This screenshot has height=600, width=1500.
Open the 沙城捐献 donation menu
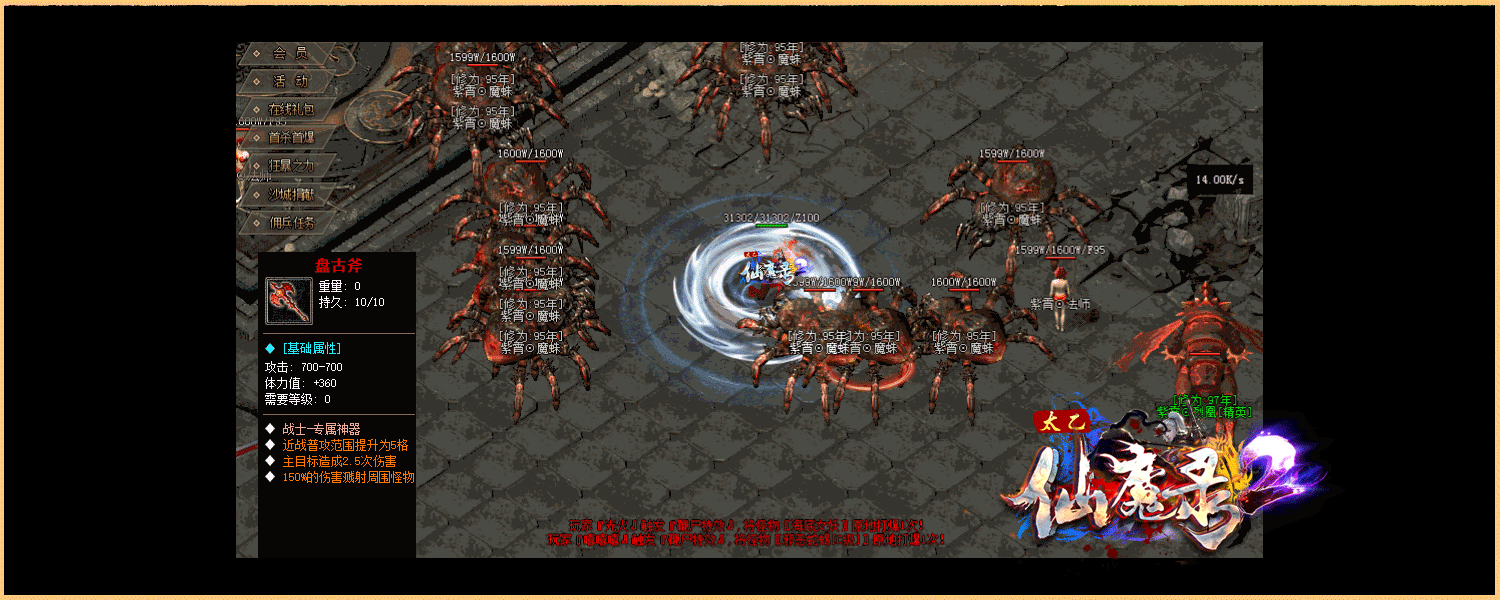[x=290, y=194]
